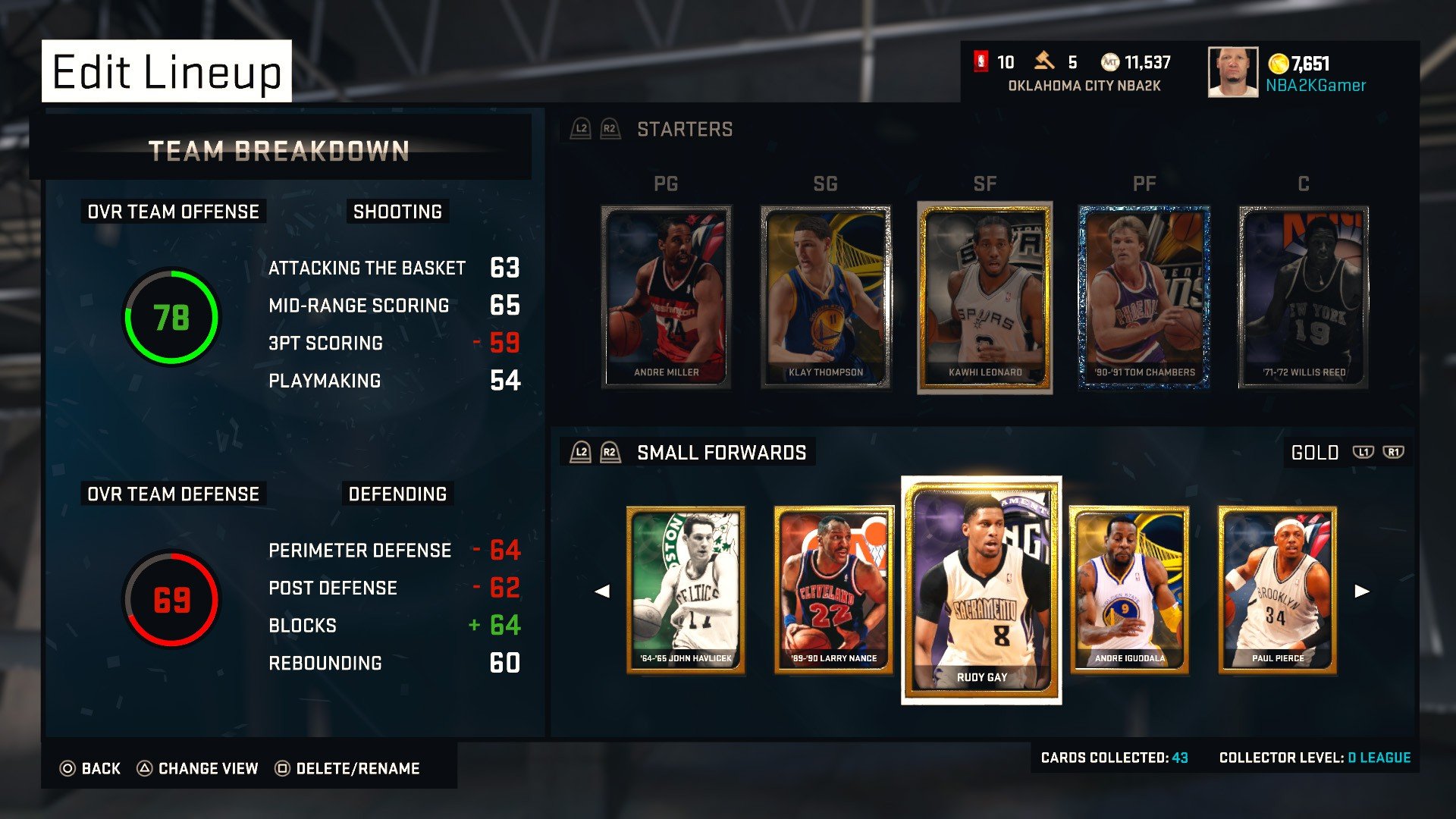Click the NBA league logo currency icon
Viewport: 1456px width, 819px height.
[x=981, y=62]
